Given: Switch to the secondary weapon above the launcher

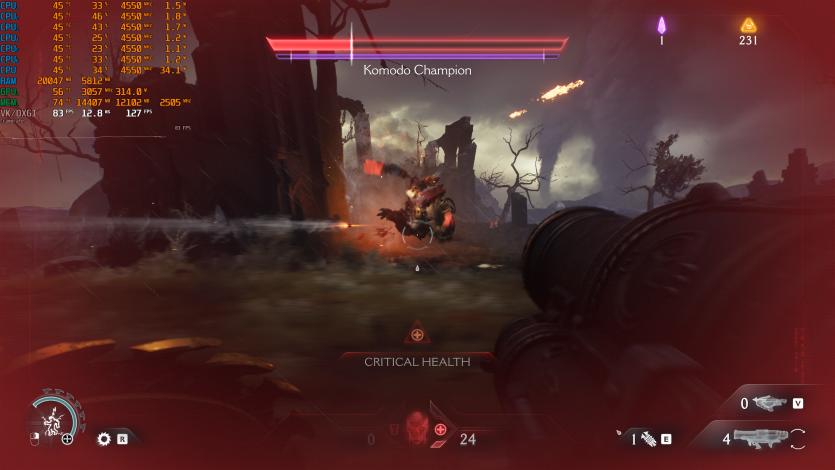Looking at the screenshot, I should coord(770,403).
